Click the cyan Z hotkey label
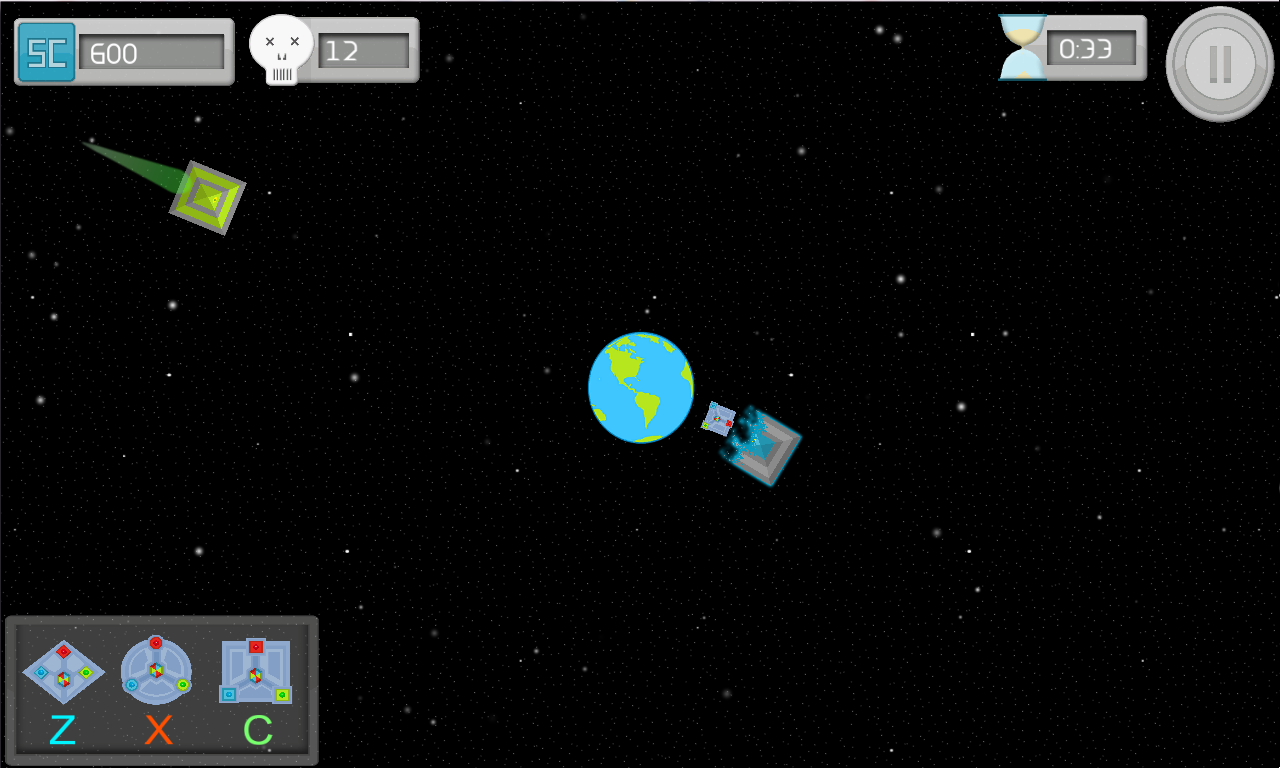Viewport: 1280px width, 768px height. (63, 730)
